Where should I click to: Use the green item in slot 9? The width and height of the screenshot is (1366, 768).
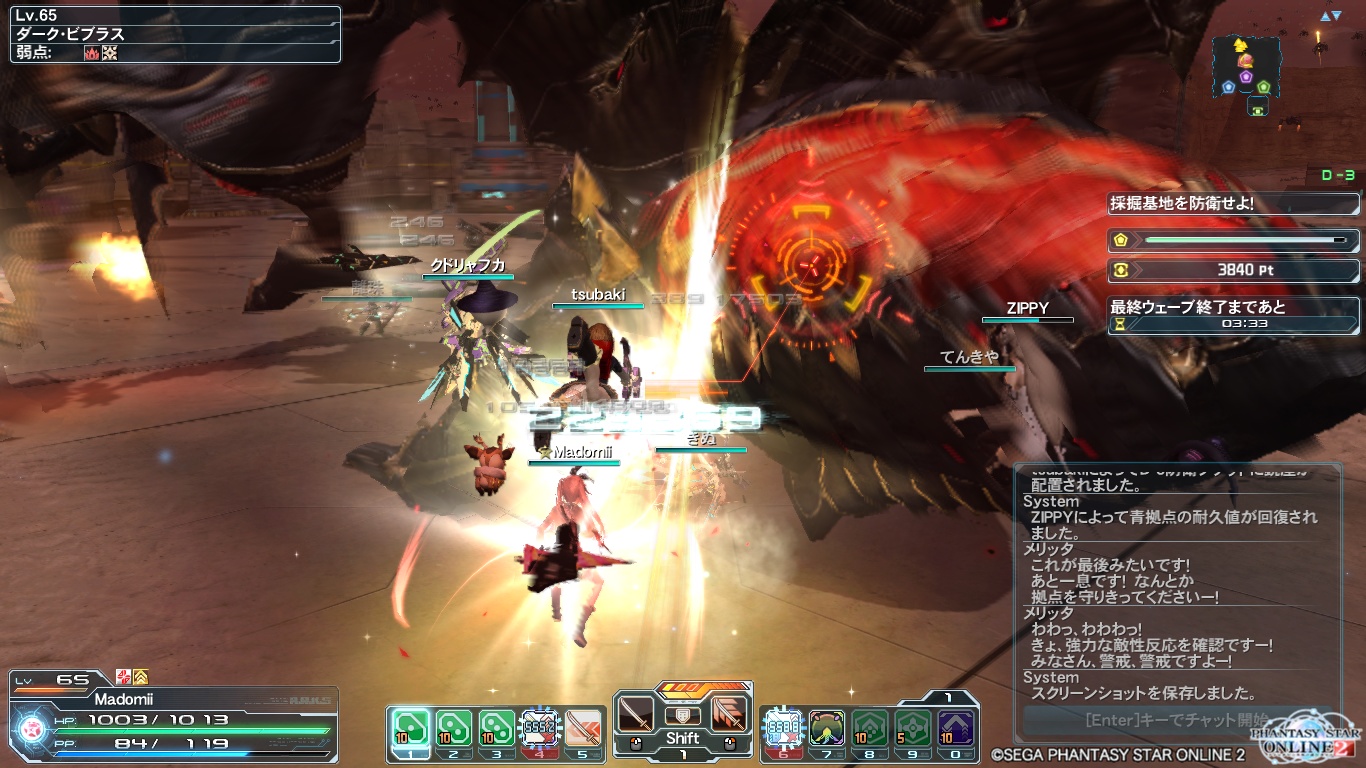[913, 727]
